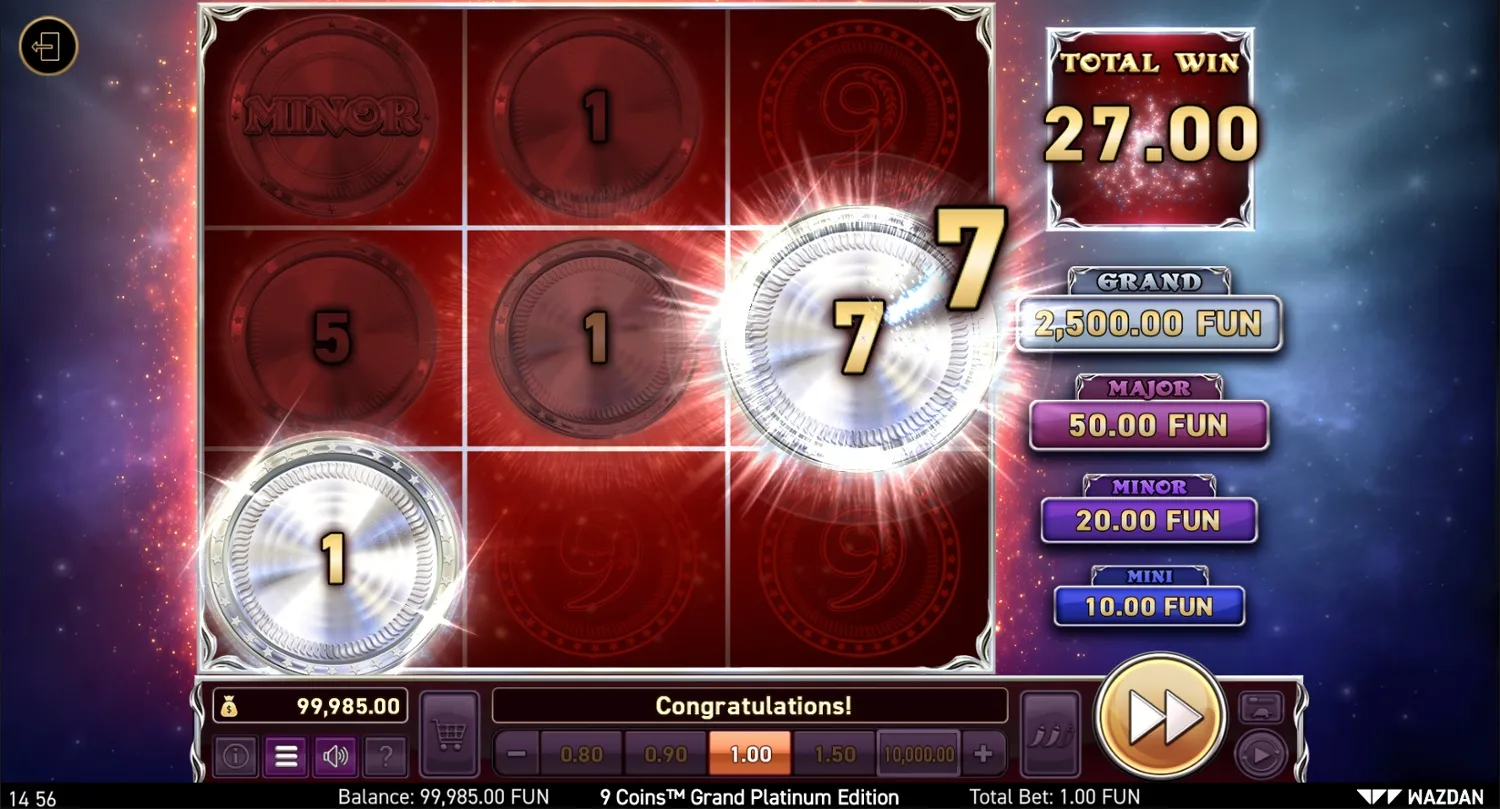Enable turbo mode with the chili peppers icon
The width and height of the screenshot is (1500, 809).
click(x=1050, y=735)
